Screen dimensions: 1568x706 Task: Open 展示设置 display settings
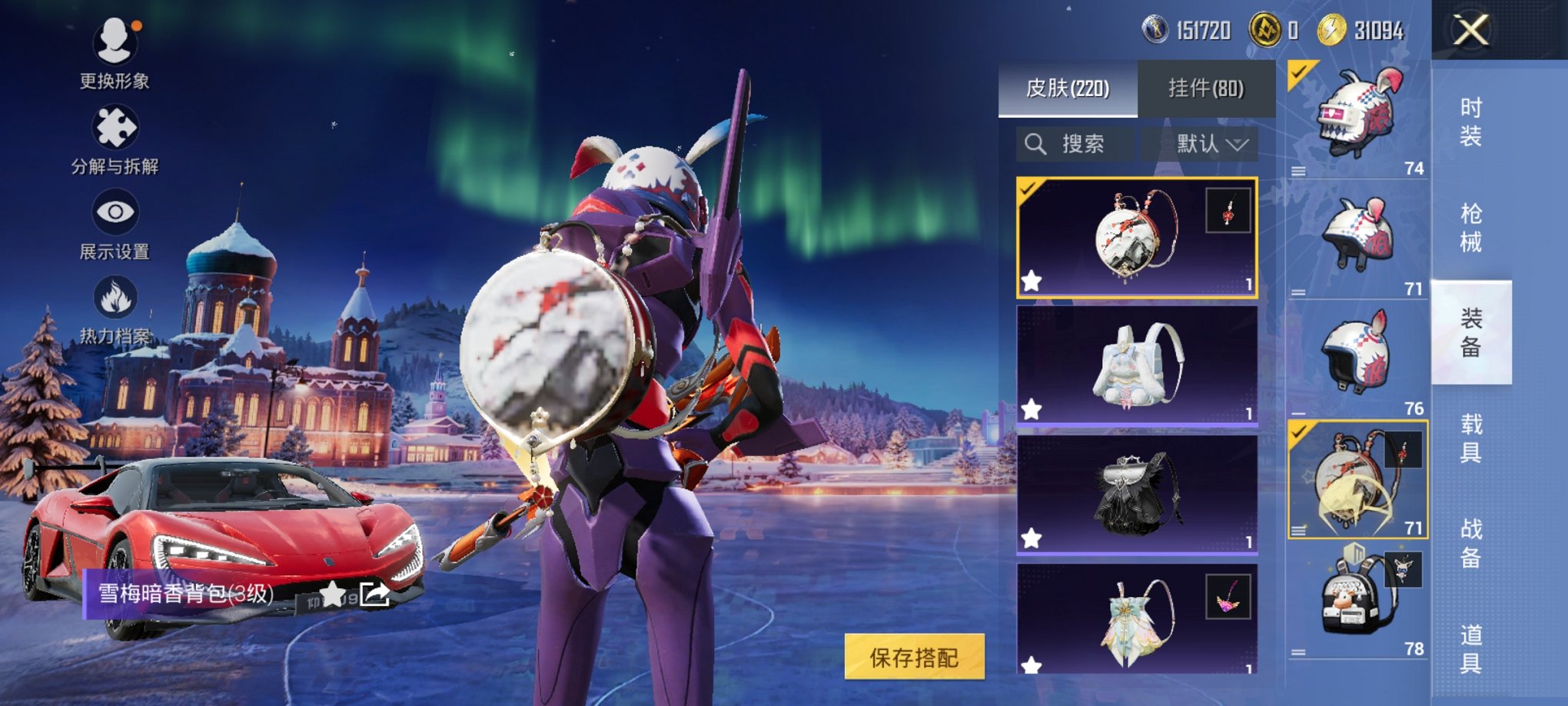(x=115, y=225)
